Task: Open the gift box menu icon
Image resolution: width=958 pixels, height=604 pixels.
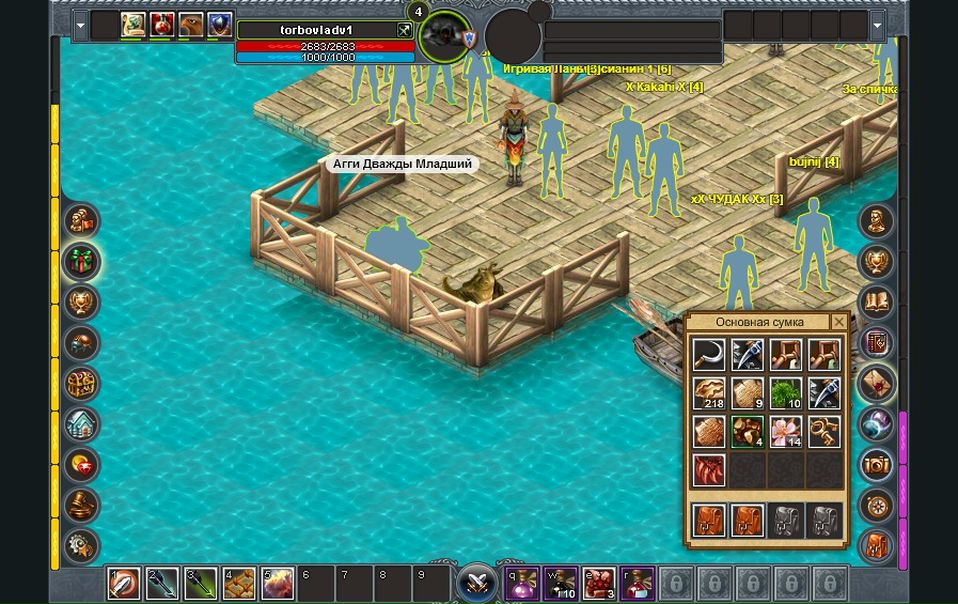Action: click(81, 261)
